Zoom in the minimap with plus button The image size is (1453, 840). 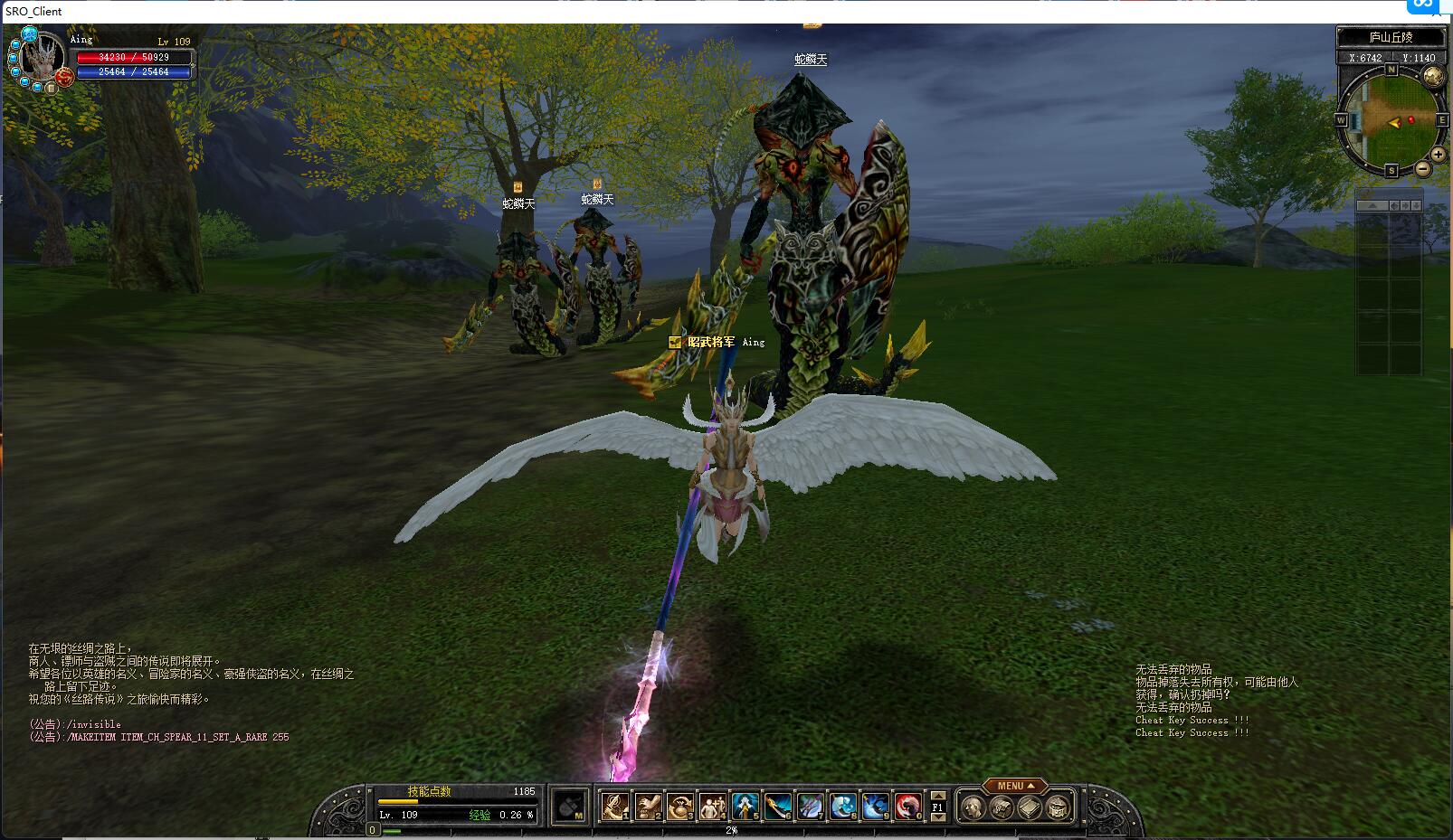click(x=1438, y=156)
